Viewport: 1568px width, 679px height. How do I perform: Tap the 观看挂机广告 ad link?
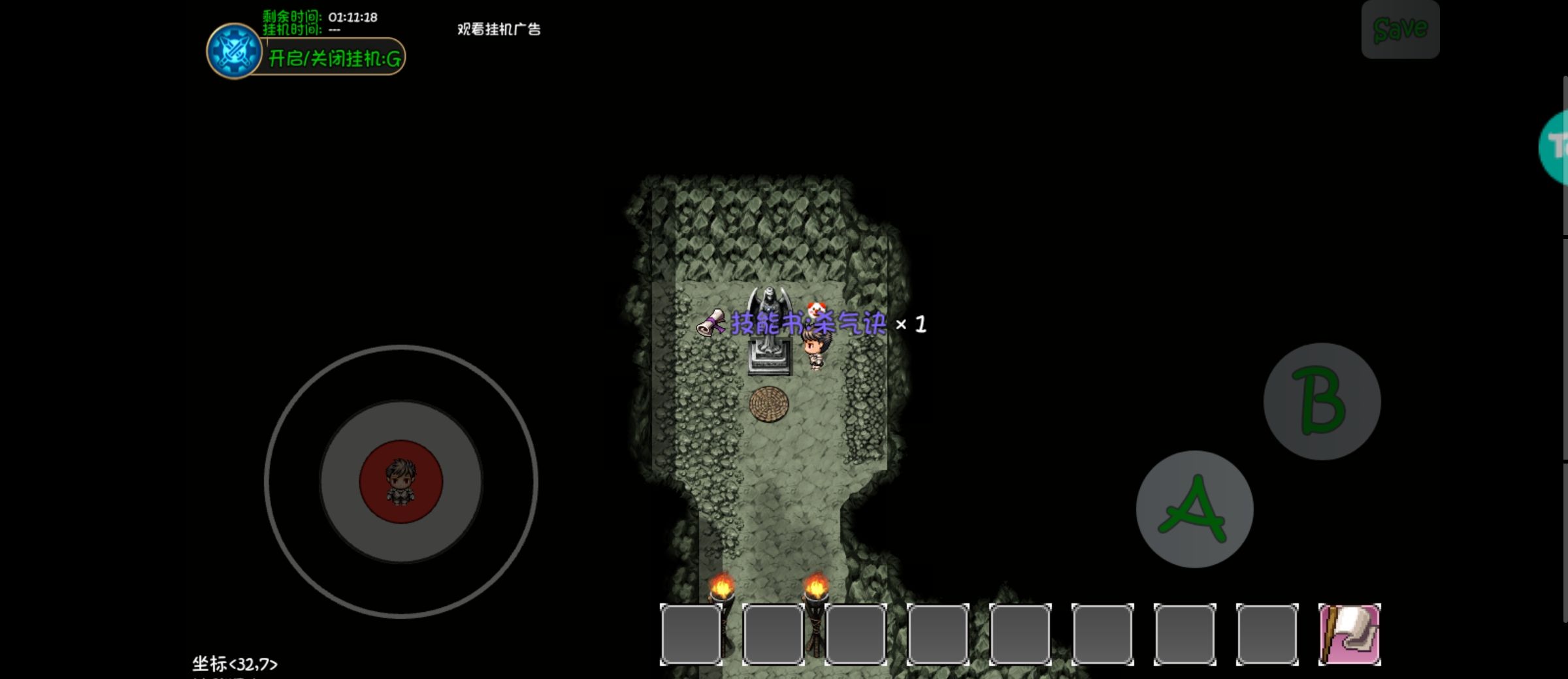pos(498,29)
